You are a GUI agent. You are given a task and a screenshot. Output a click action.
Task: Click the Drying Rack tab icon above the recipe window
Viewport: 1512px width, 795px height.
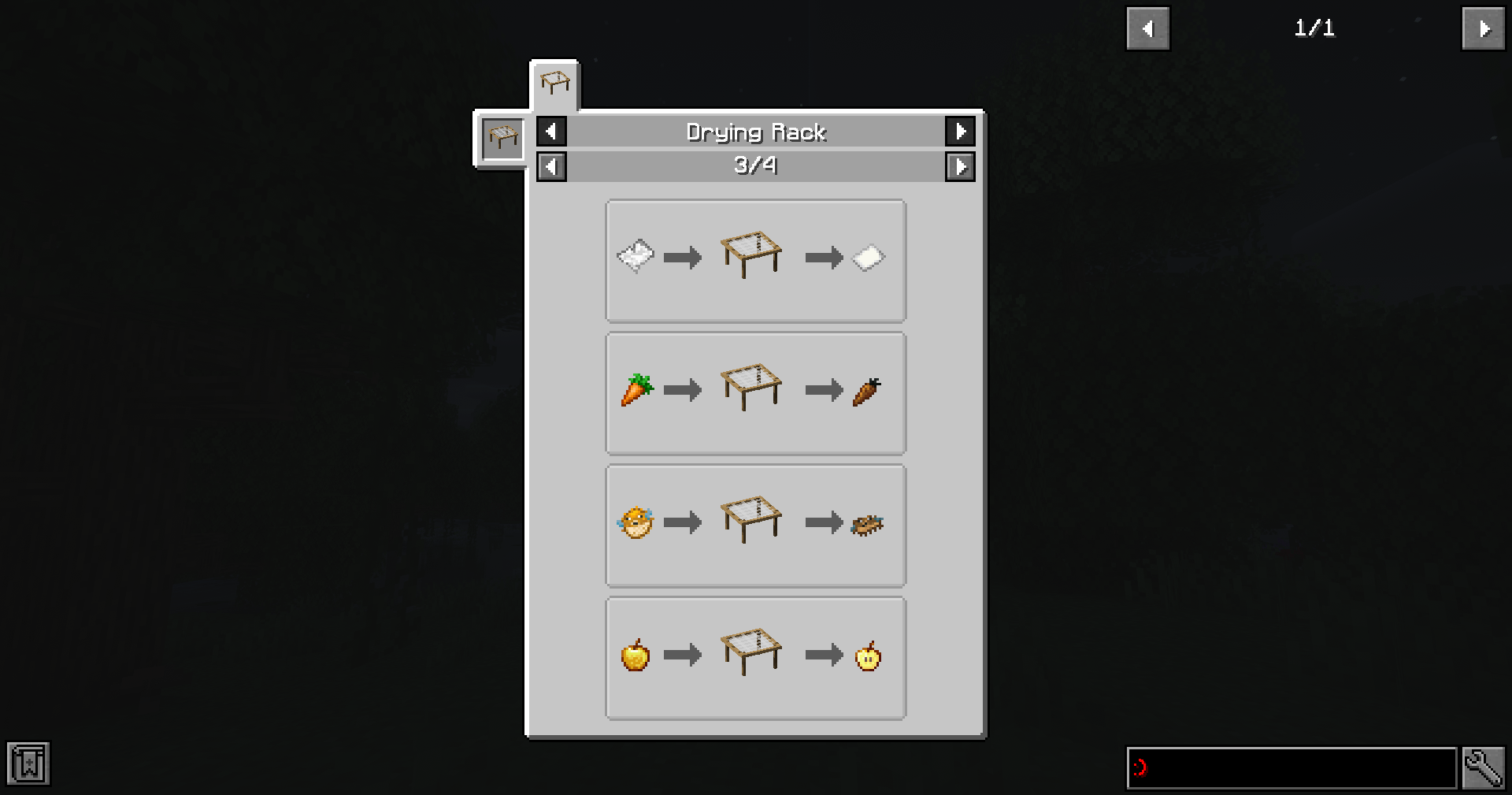(554, 82)
